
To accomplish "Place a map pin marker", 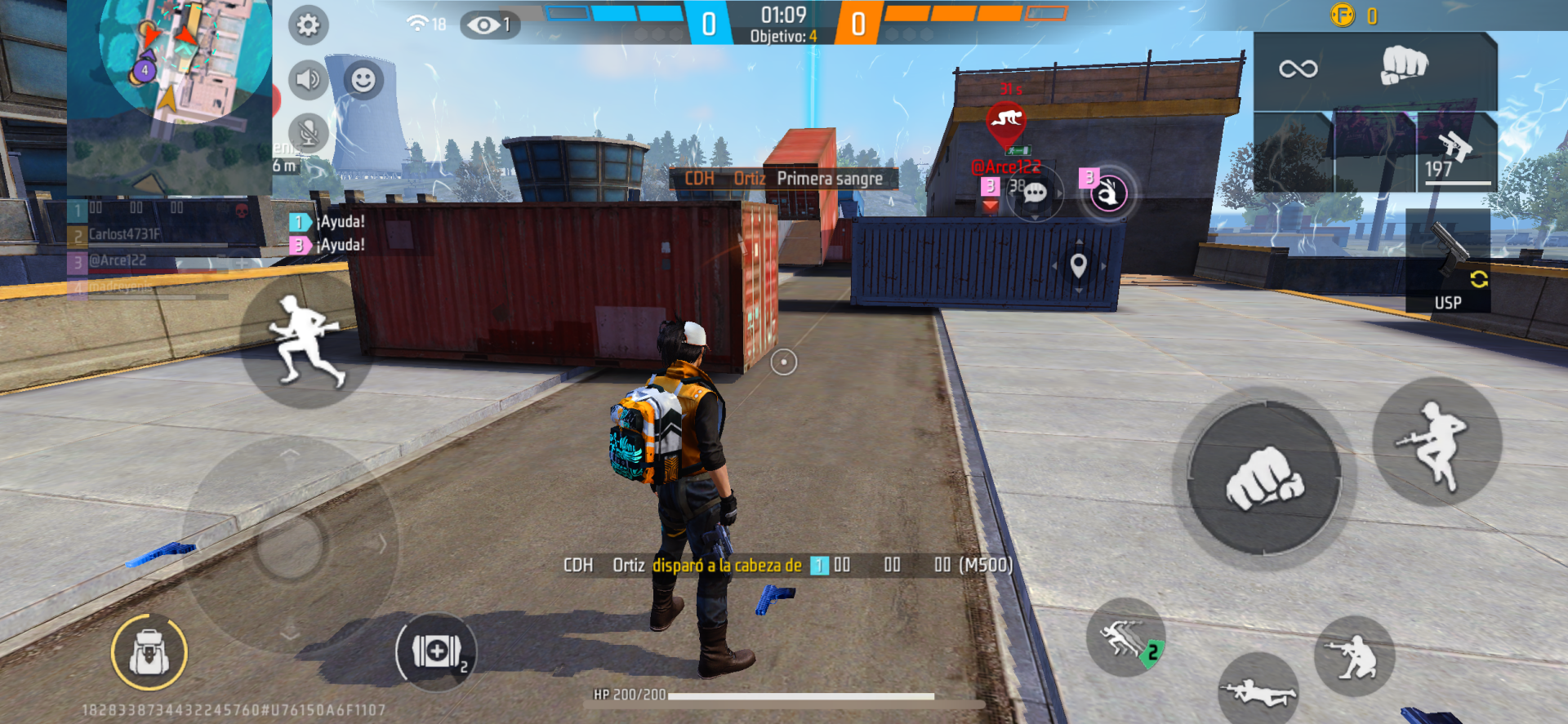I will coord(1078,265).
